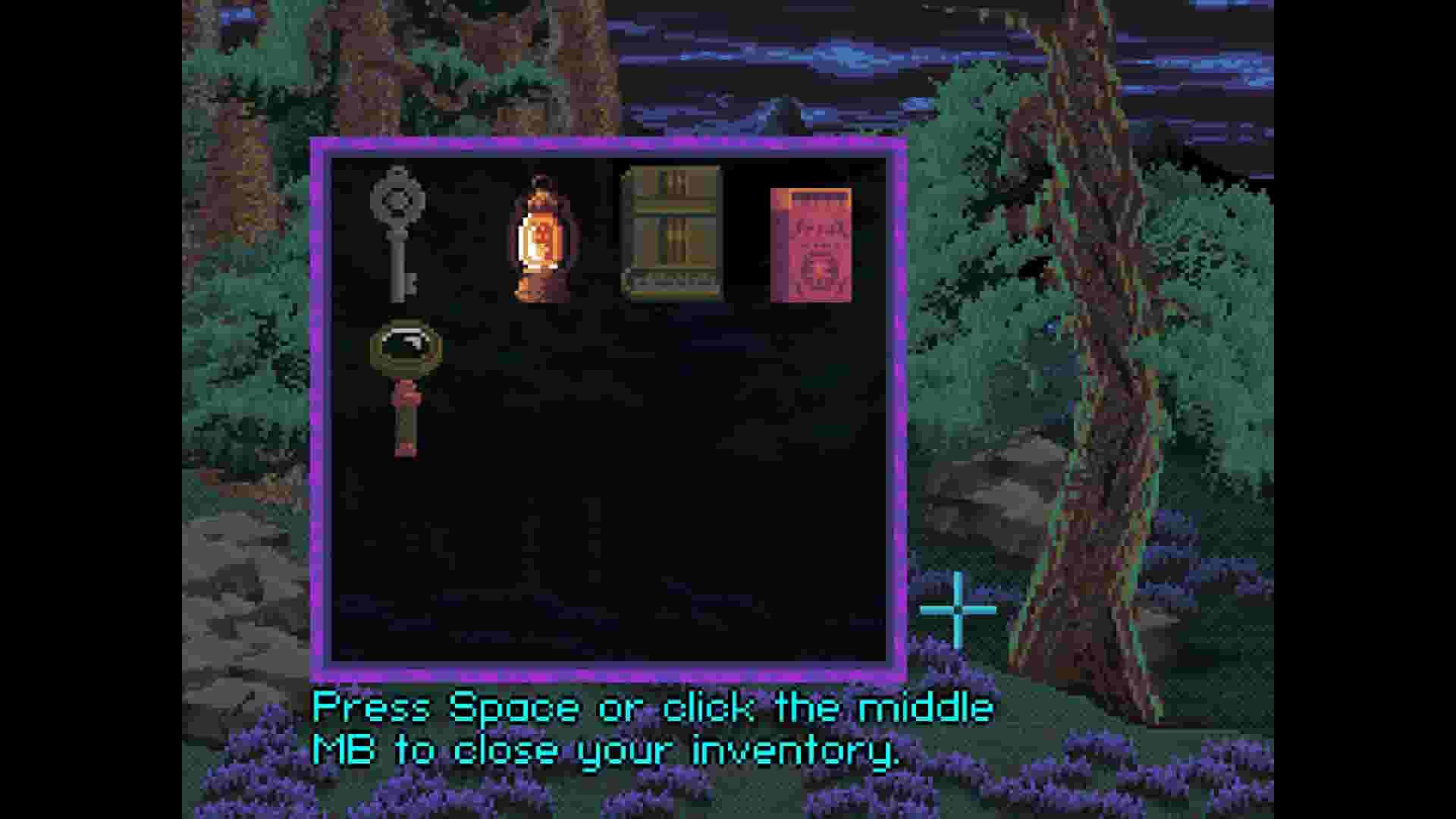Inspect the silver key's circular bow

click(397, 201)
